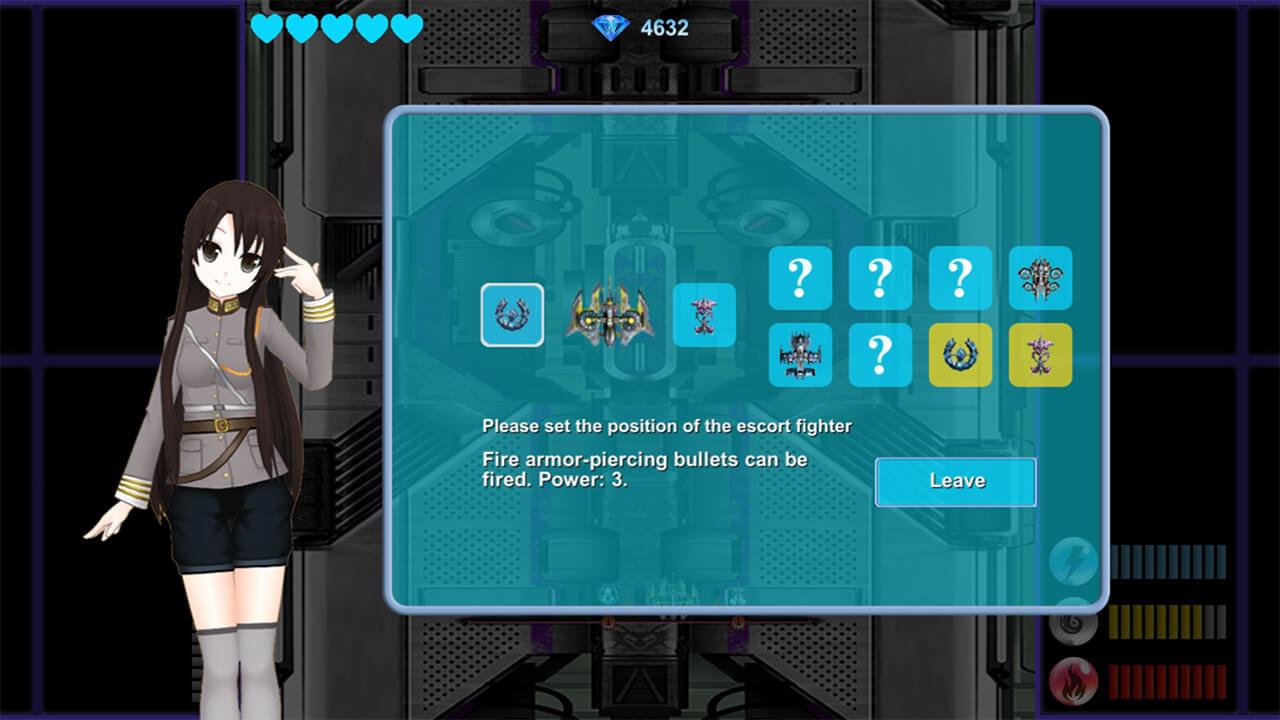The width and height of the screenshot is (1280, 720).
Task: Choose the yellow tile with the crescent fighter
Action: pyautogui.click(x=960, y=355)
